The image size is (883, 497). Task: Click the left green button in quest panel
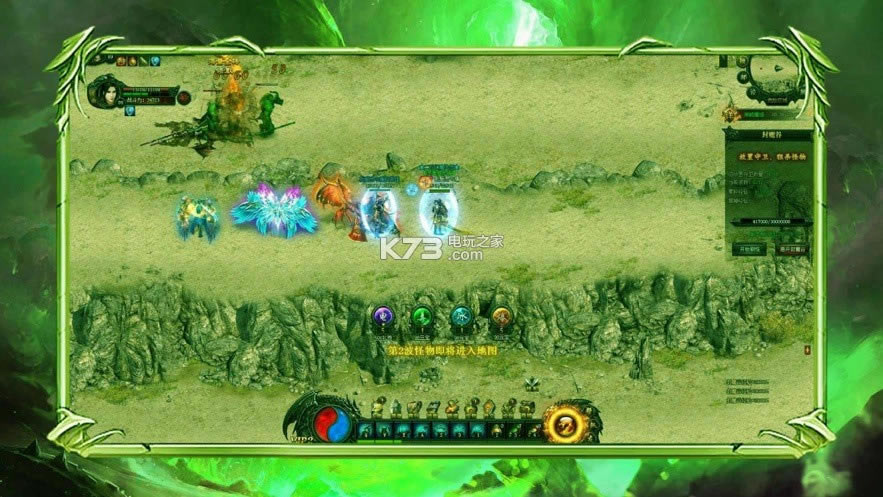pos(749,249)
